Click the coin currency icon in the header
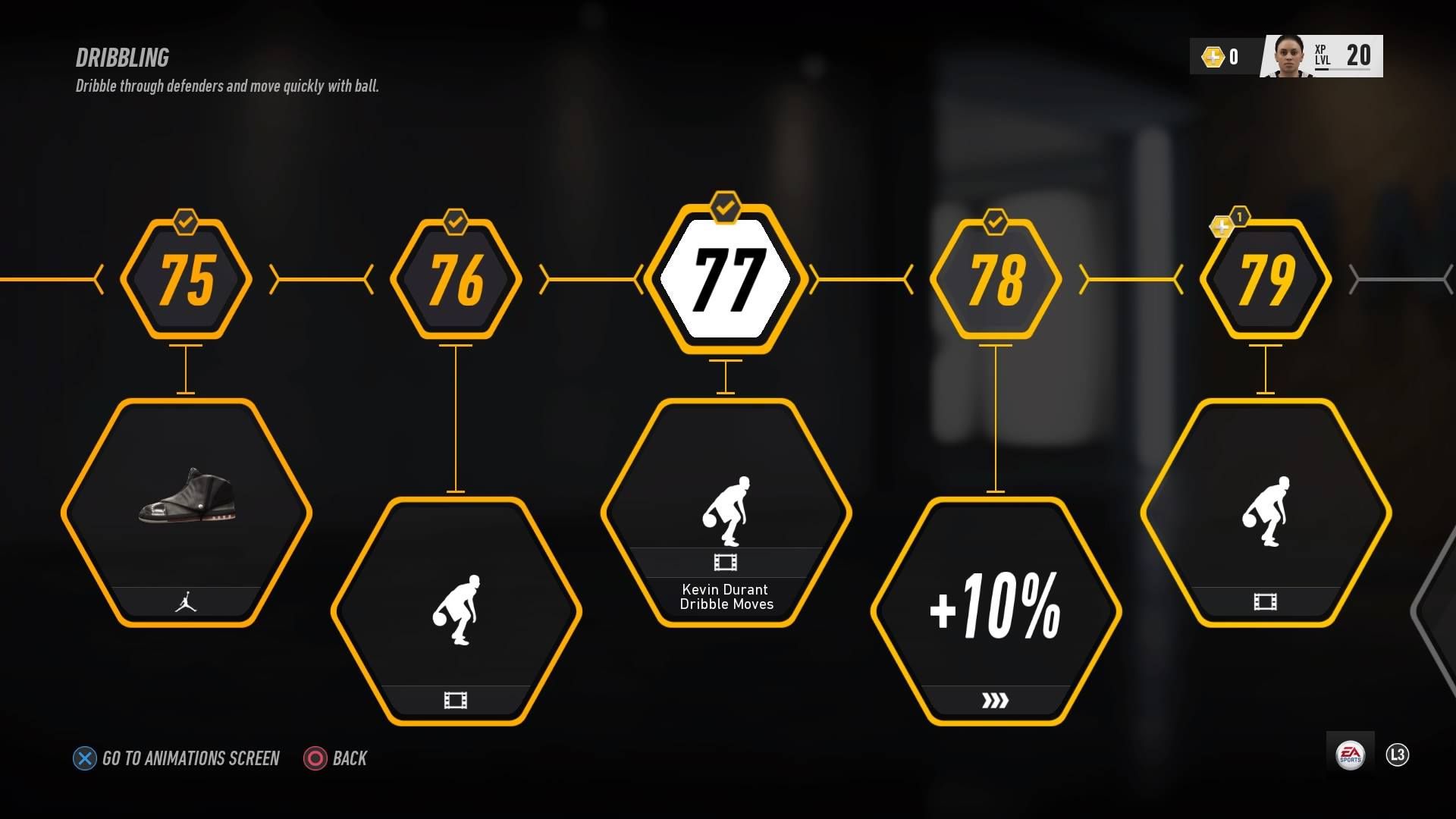This screenshot has width=1456, height=819. pyautogui.click(x=1213, y=56)
